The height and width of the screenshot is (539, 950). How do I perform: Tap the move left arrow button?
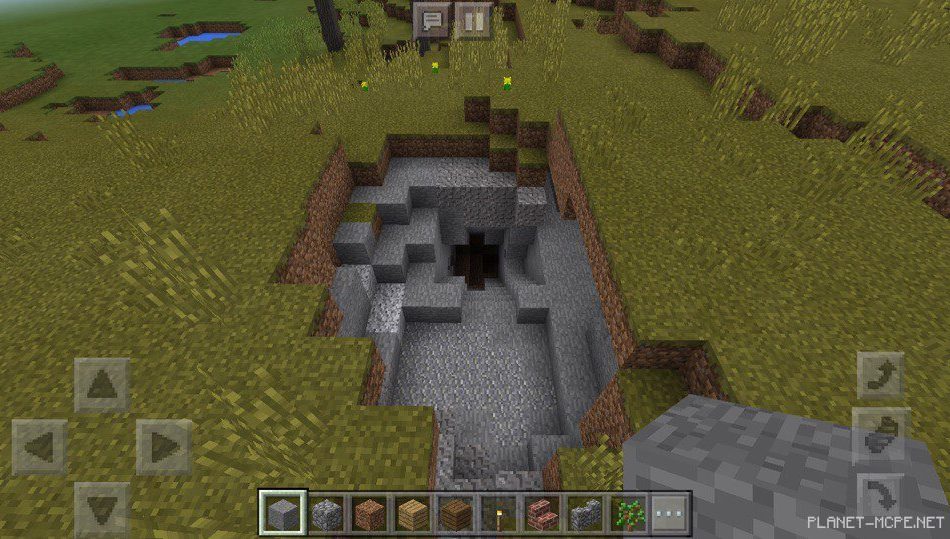[40, 447]
